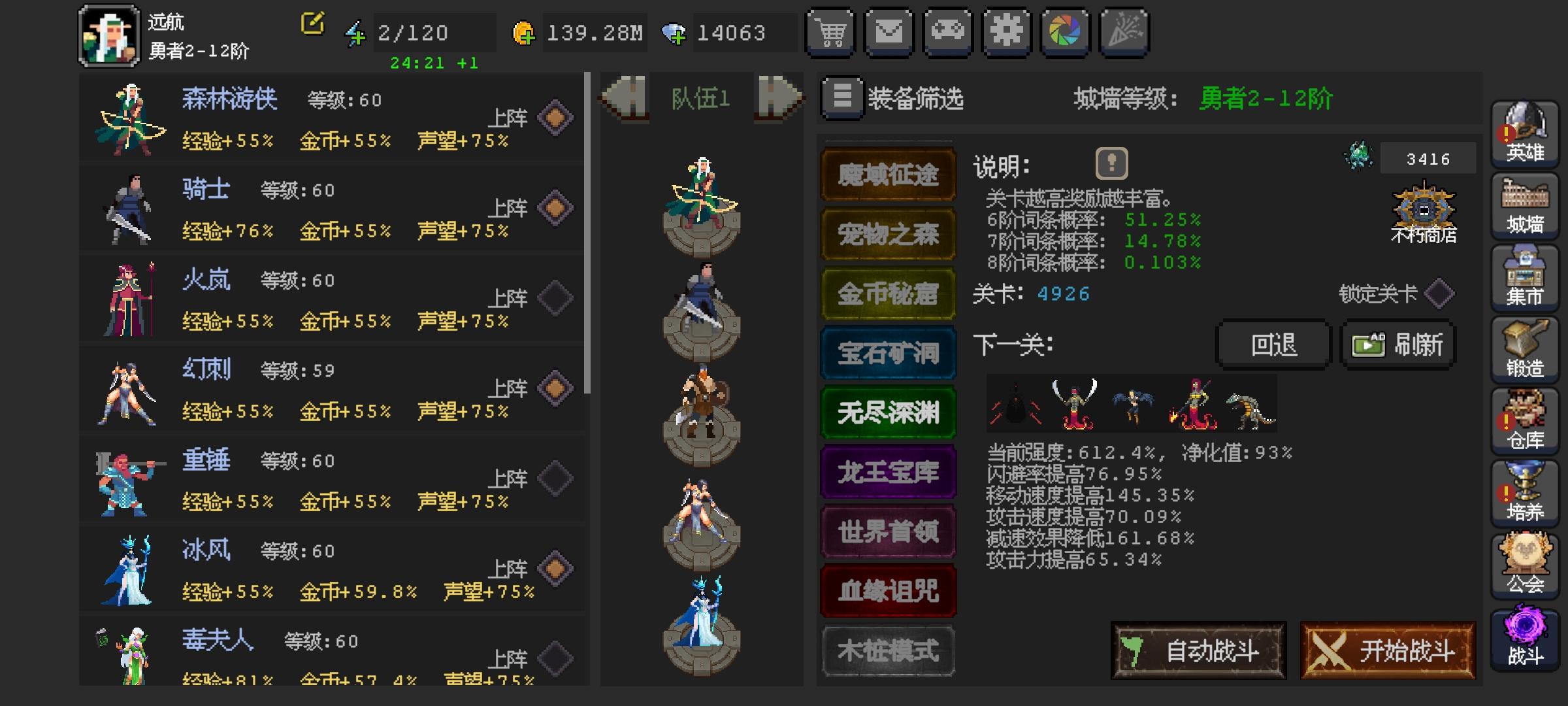
Task: Open the shopping cart shop icon
Action: pos(830,33)
